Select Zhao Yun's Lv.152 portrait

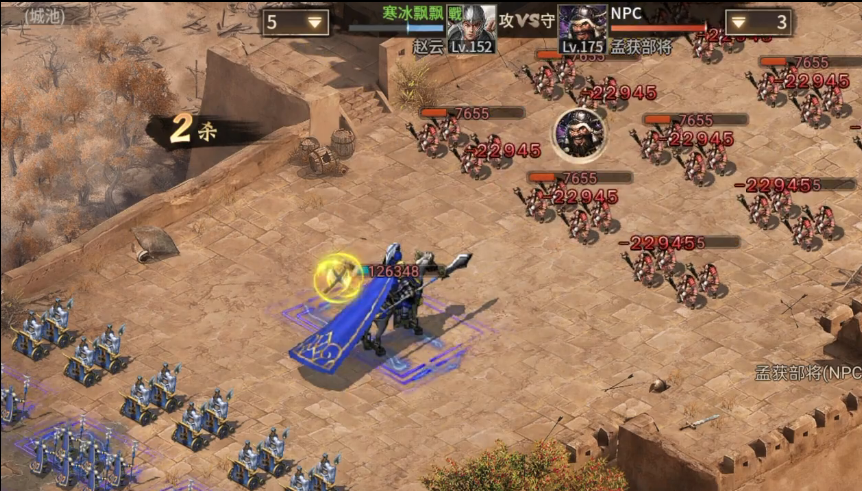(471, 28)
